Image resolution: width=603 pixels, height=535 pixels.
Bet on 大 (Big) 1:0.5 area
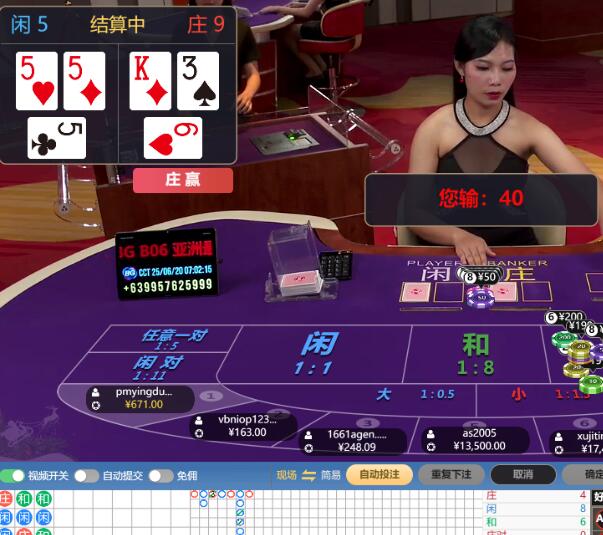[412, 394]
